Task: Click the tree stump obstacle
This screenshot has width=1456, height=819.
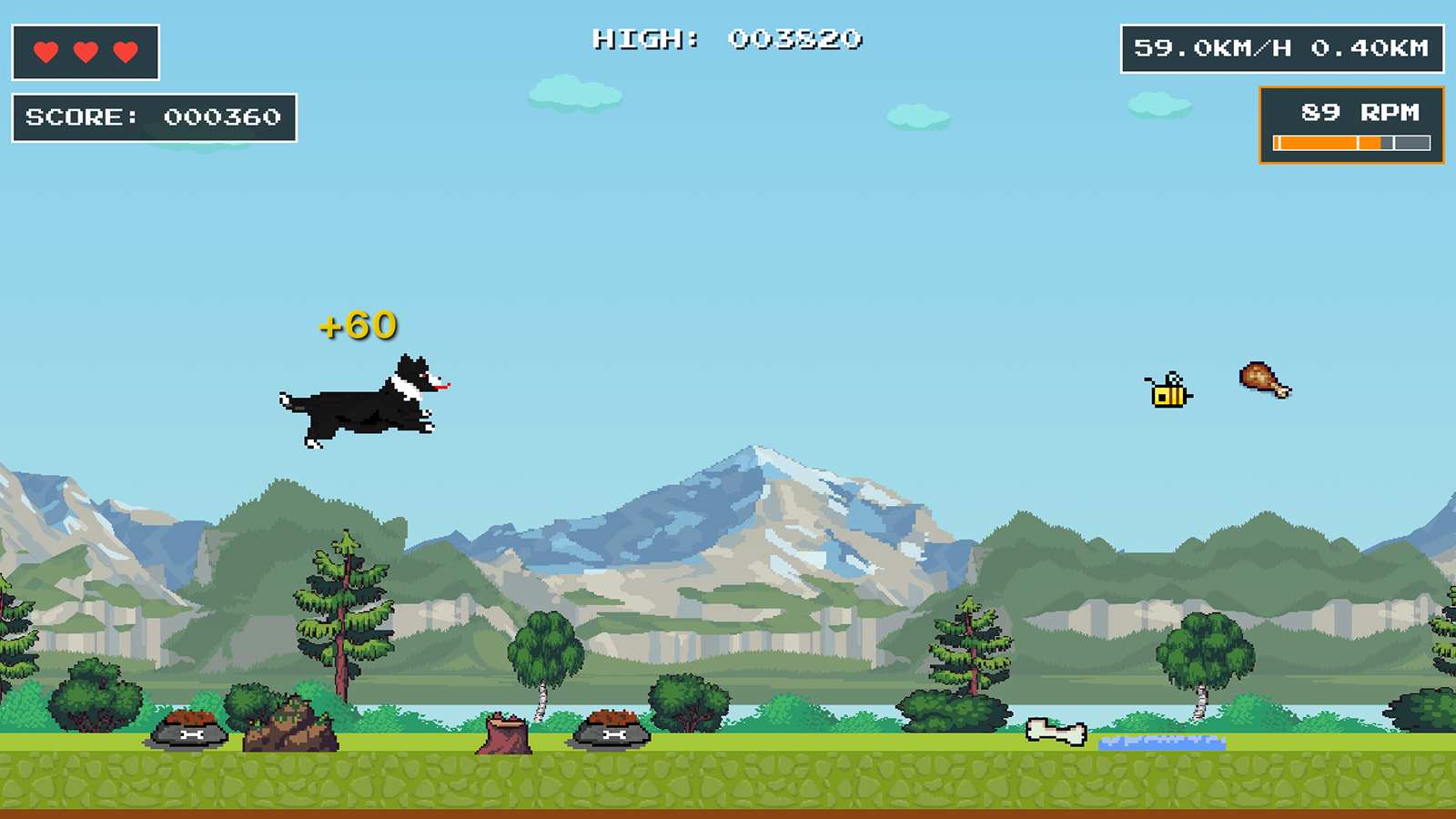Action: (506, 733)
